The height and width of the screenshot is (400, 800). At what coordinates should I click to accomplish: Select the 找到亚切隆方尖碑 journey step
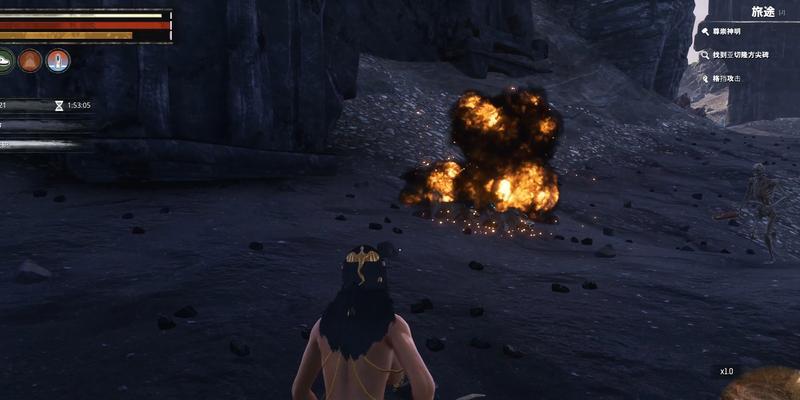click(742, 55)
